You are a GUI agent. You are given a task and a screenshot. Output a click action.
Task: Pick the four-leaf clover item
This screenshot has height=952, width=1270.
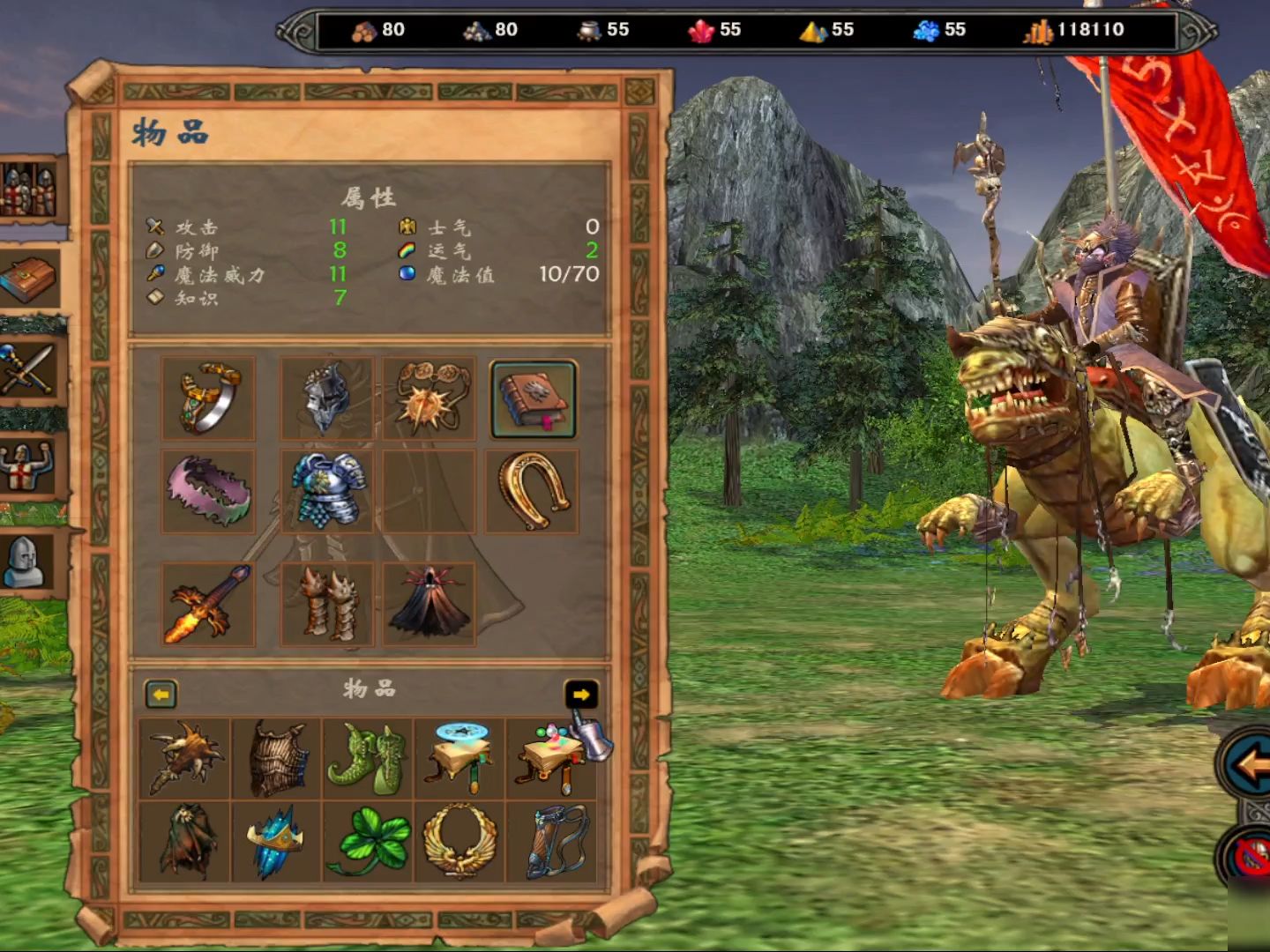click(369, 842)
